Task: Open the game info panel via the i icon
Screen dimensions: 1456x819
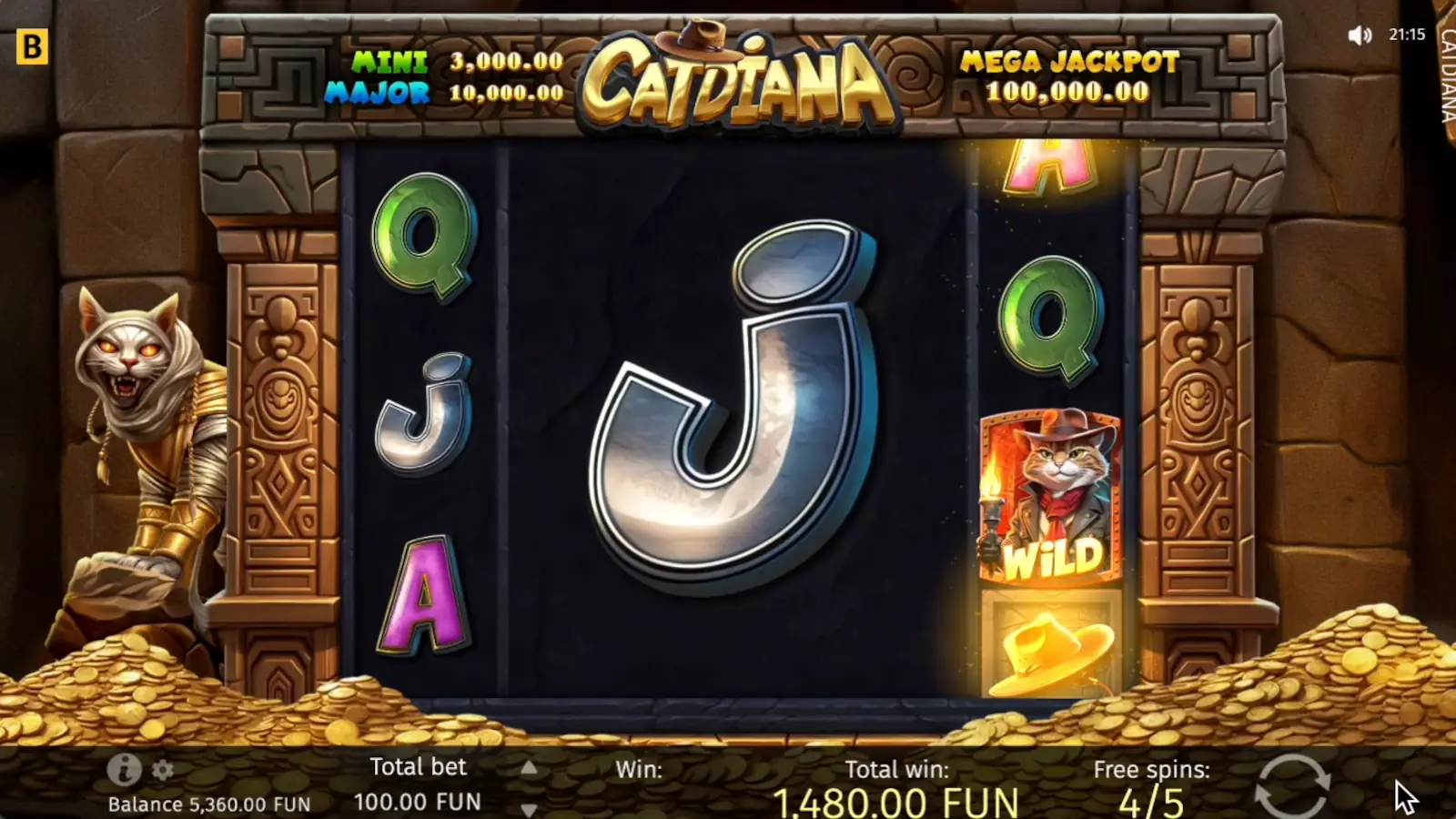Action: 123,770
